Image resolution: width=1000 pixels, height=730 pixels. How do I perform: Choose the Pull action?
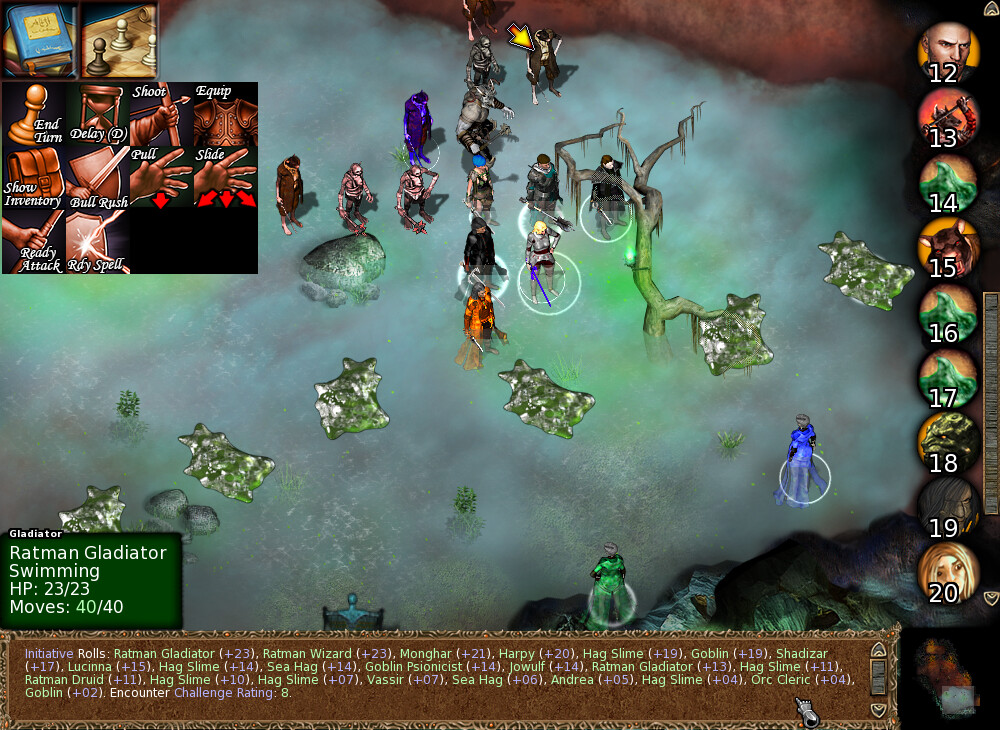pos(160,178)
